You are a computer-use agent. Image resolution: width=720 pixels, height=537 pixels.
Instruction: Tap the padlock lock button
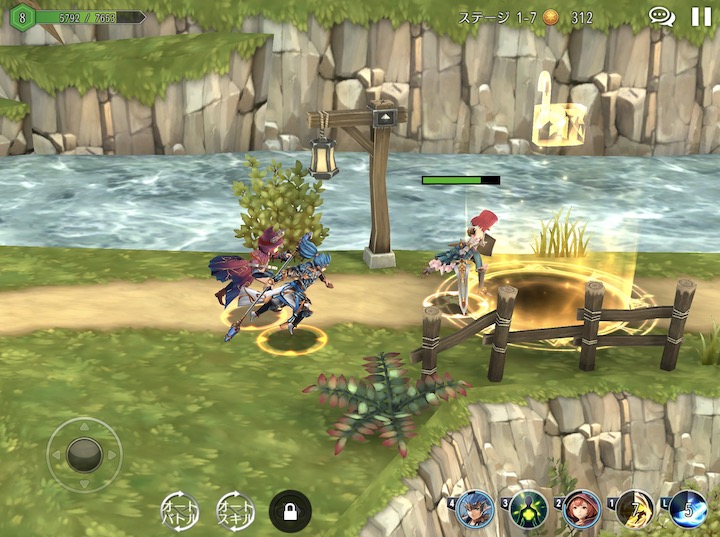290,511
